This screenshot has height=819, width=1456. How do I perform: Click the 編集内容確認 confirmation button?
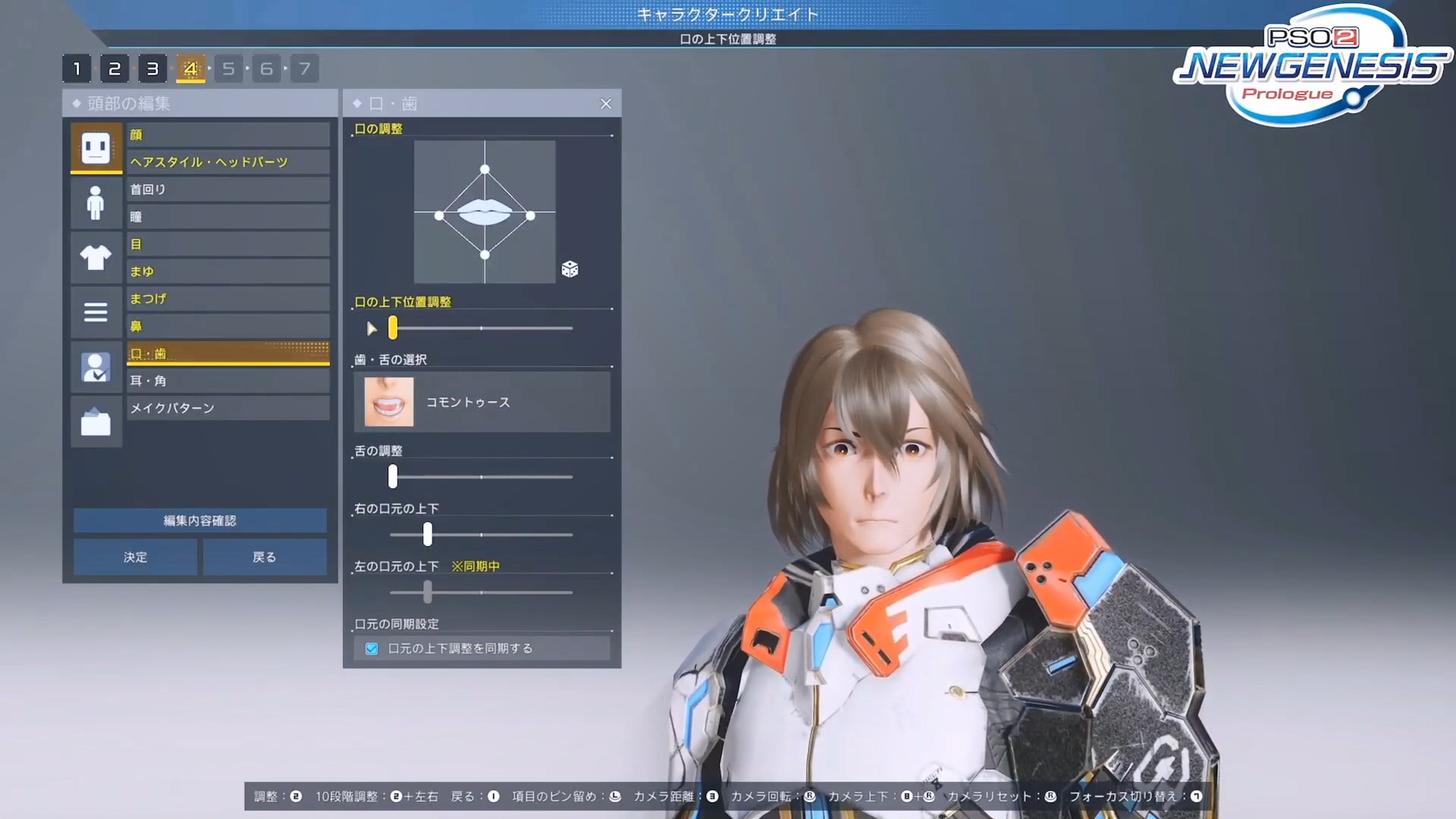199,521
